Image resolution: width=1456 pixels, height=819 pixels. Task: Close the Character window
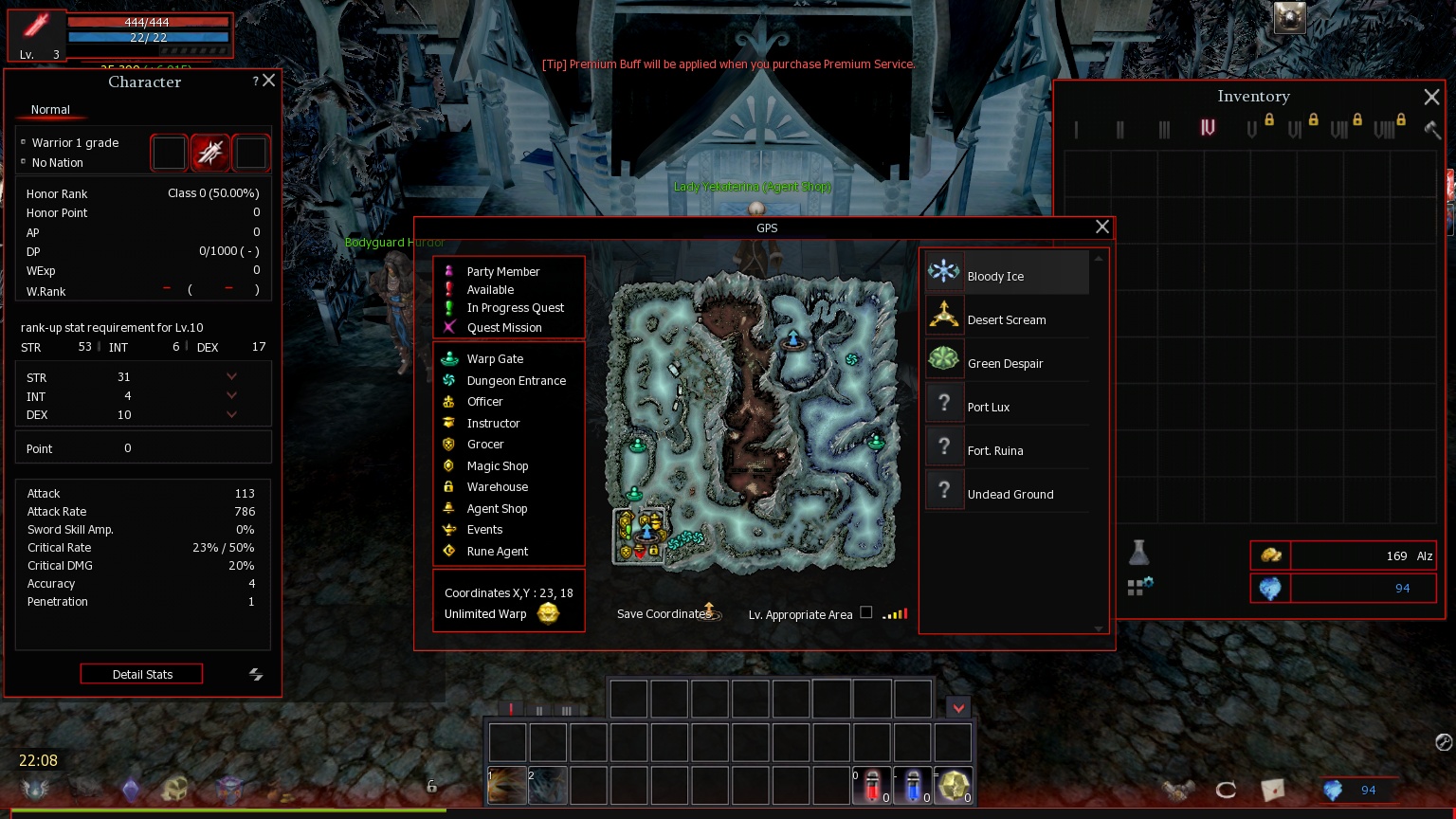[x=269, y=81]
